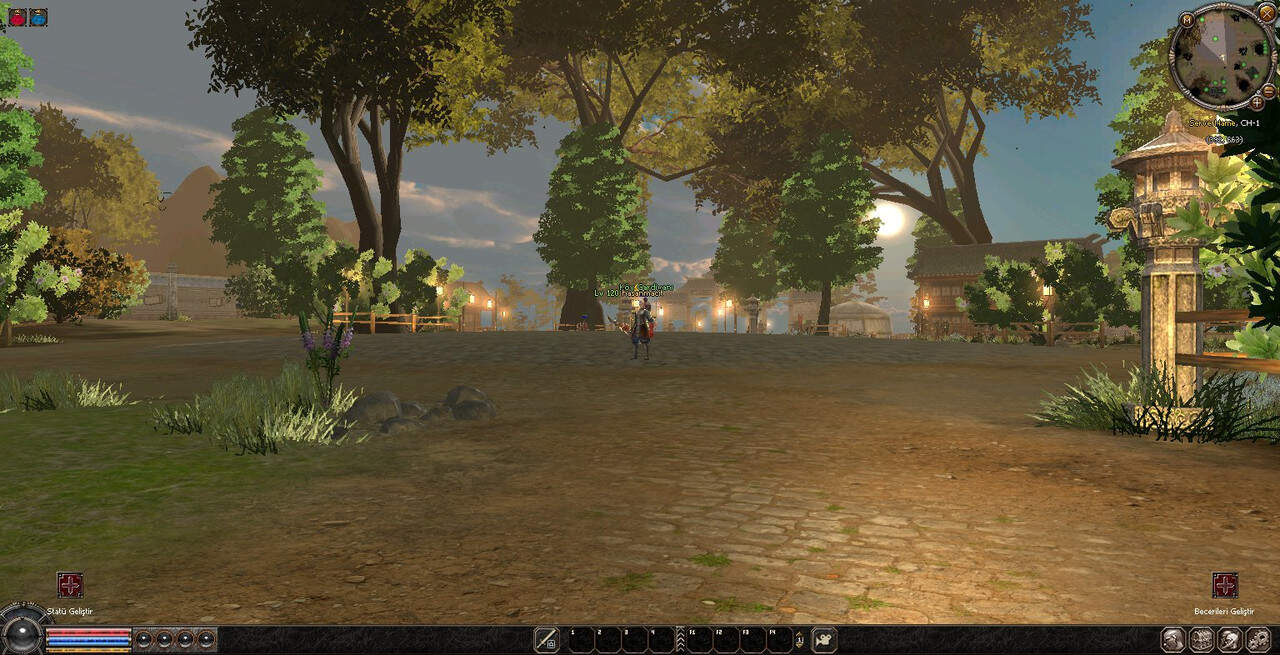
Task: Zoom in the minimap with the plus button
Action: [x=1257, y=102]
